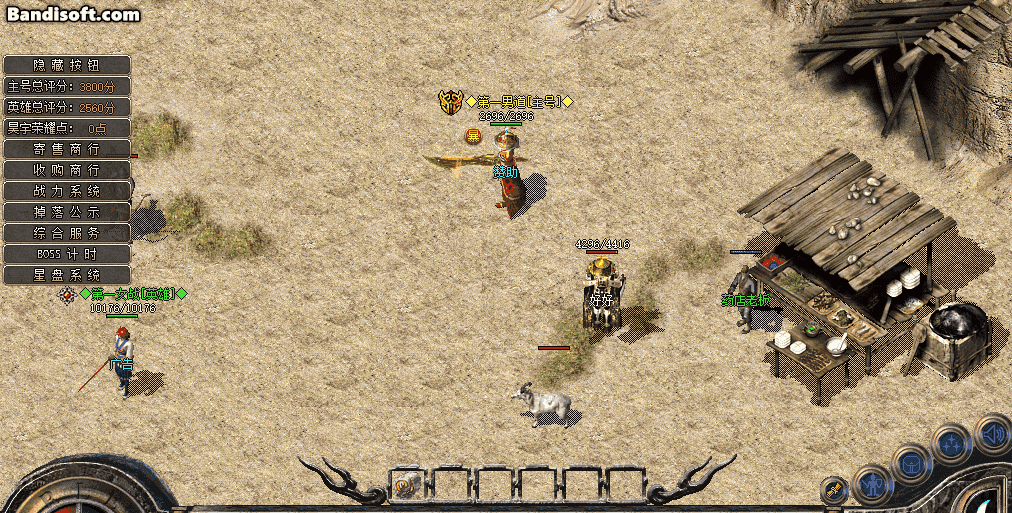Open the skills icon with three stars
This screenshot has width=1012, height=513.
950,442
